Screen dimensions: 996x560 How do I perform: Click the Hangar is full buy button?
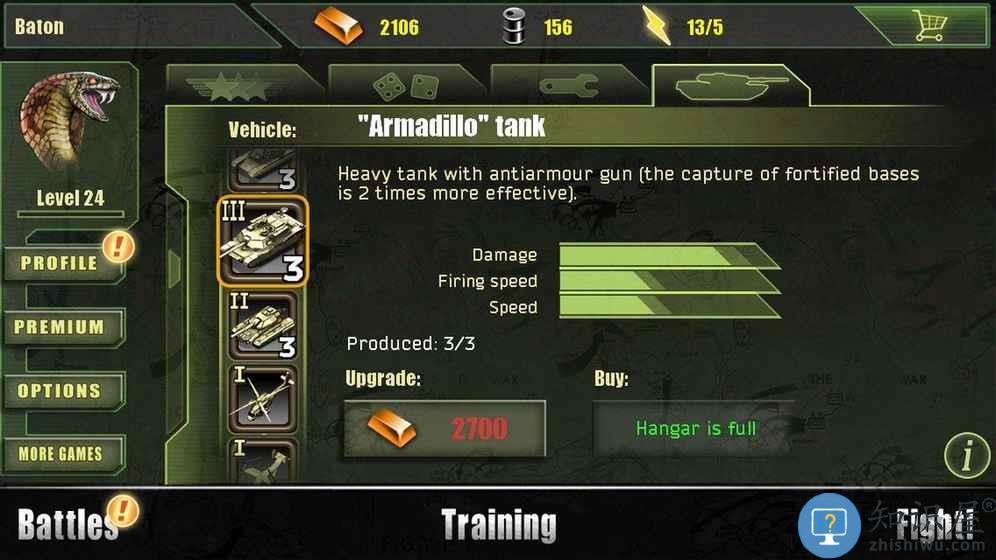point(695,429)
